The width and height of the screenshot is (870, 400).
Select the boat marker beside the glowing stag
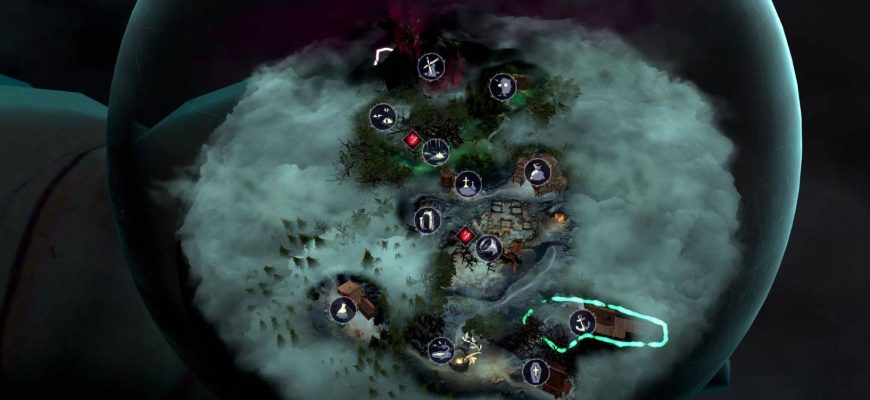(440, 350)
